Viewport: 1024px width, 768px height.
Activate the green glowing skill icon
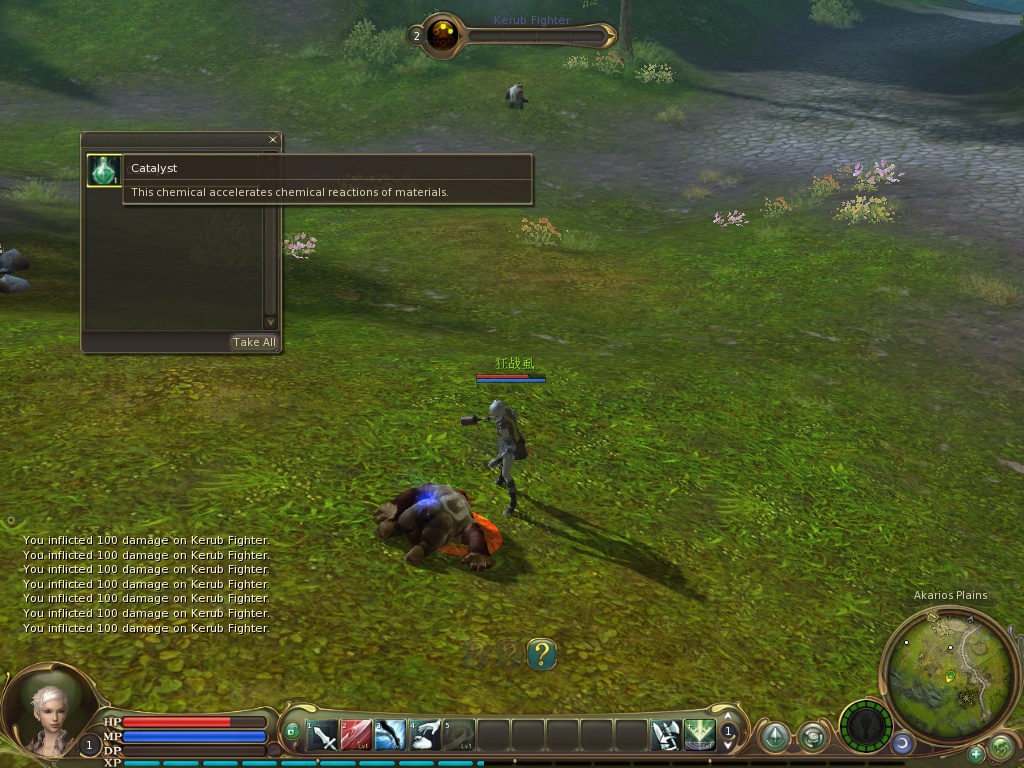coord(700,736)
